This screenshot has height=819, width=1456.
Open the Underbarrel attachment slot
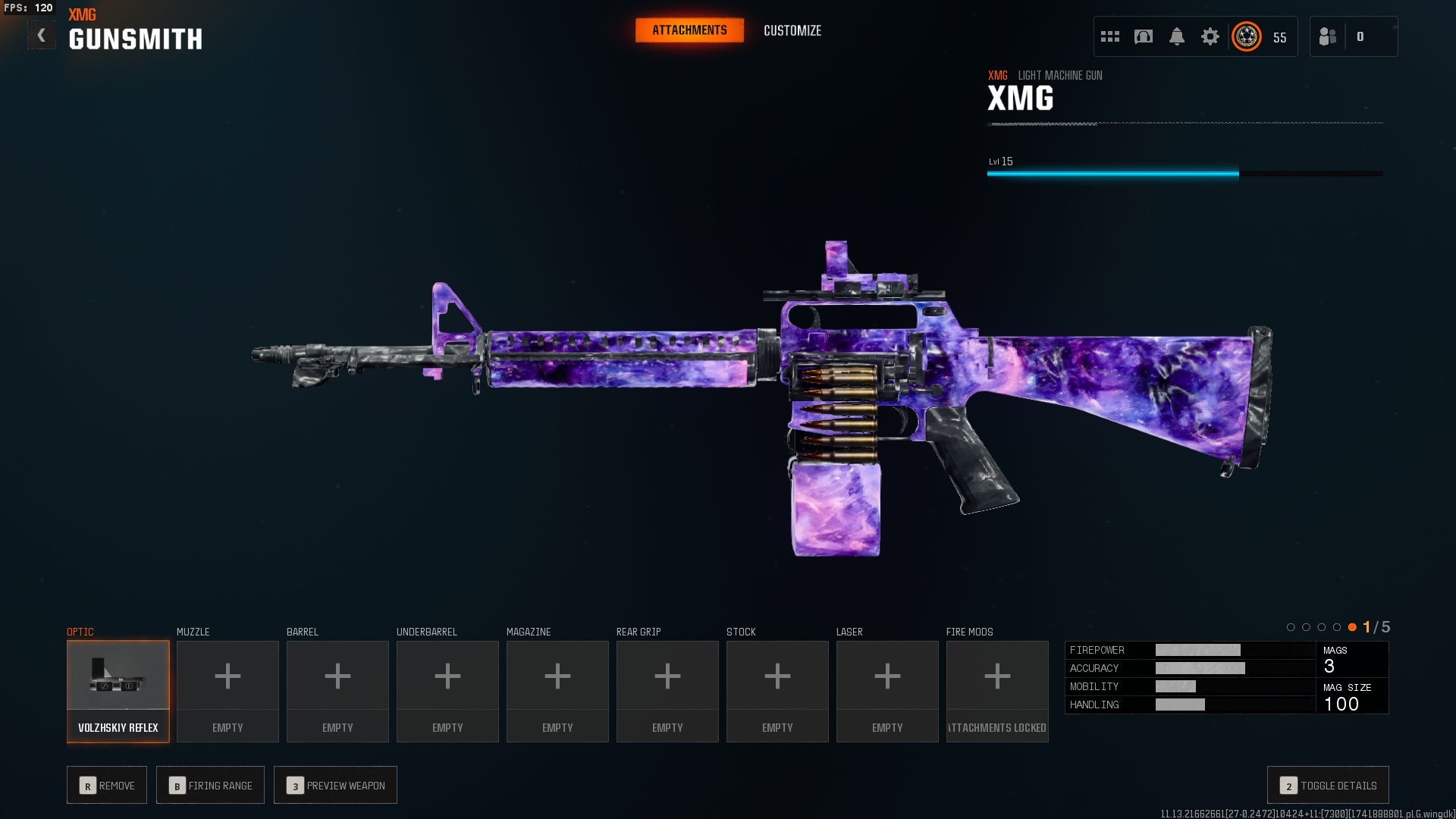click(x=447, y=691)
